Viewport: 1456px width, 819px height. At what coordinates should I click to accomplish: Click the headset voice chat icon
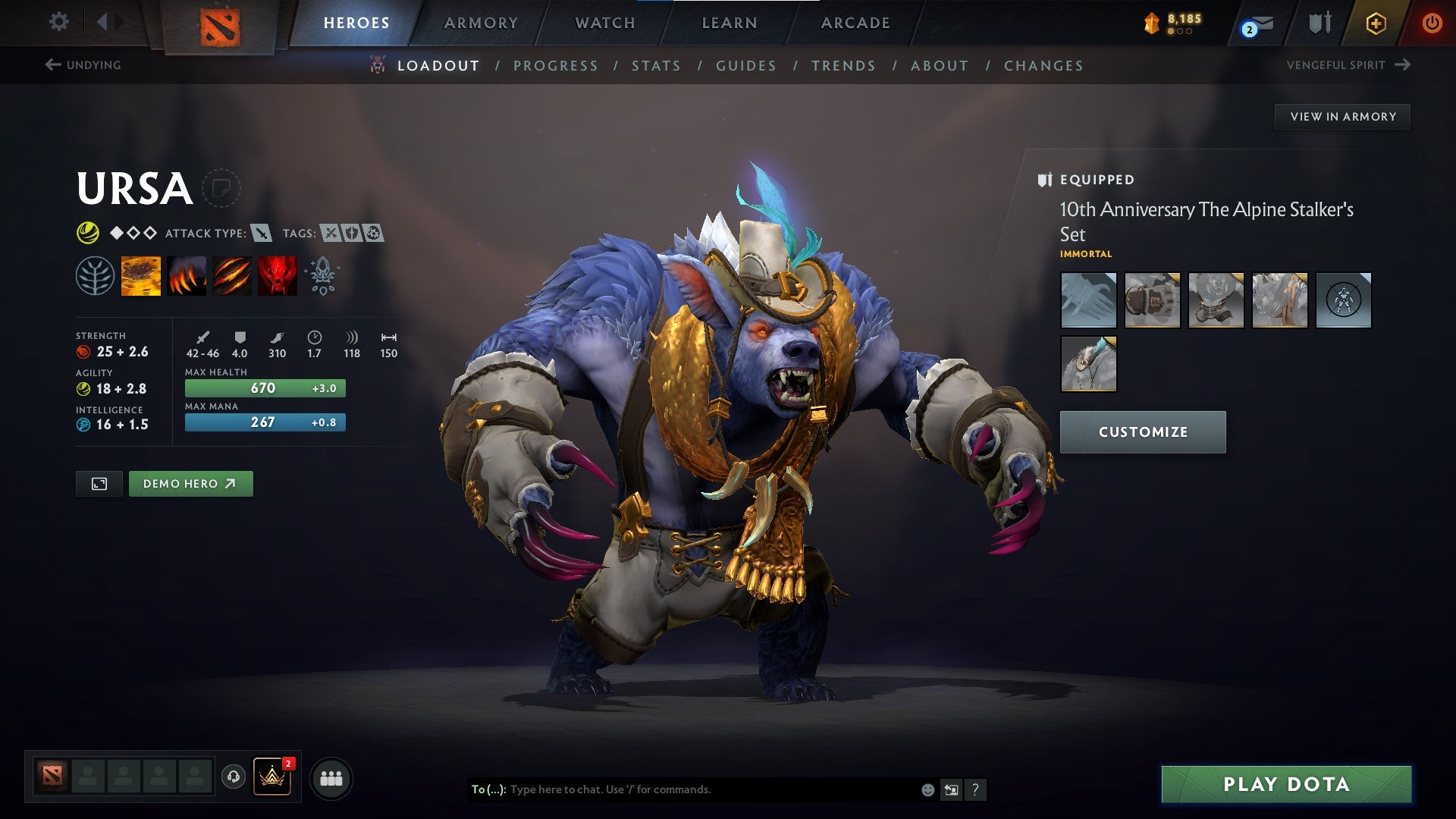click(x=232, y=777)
